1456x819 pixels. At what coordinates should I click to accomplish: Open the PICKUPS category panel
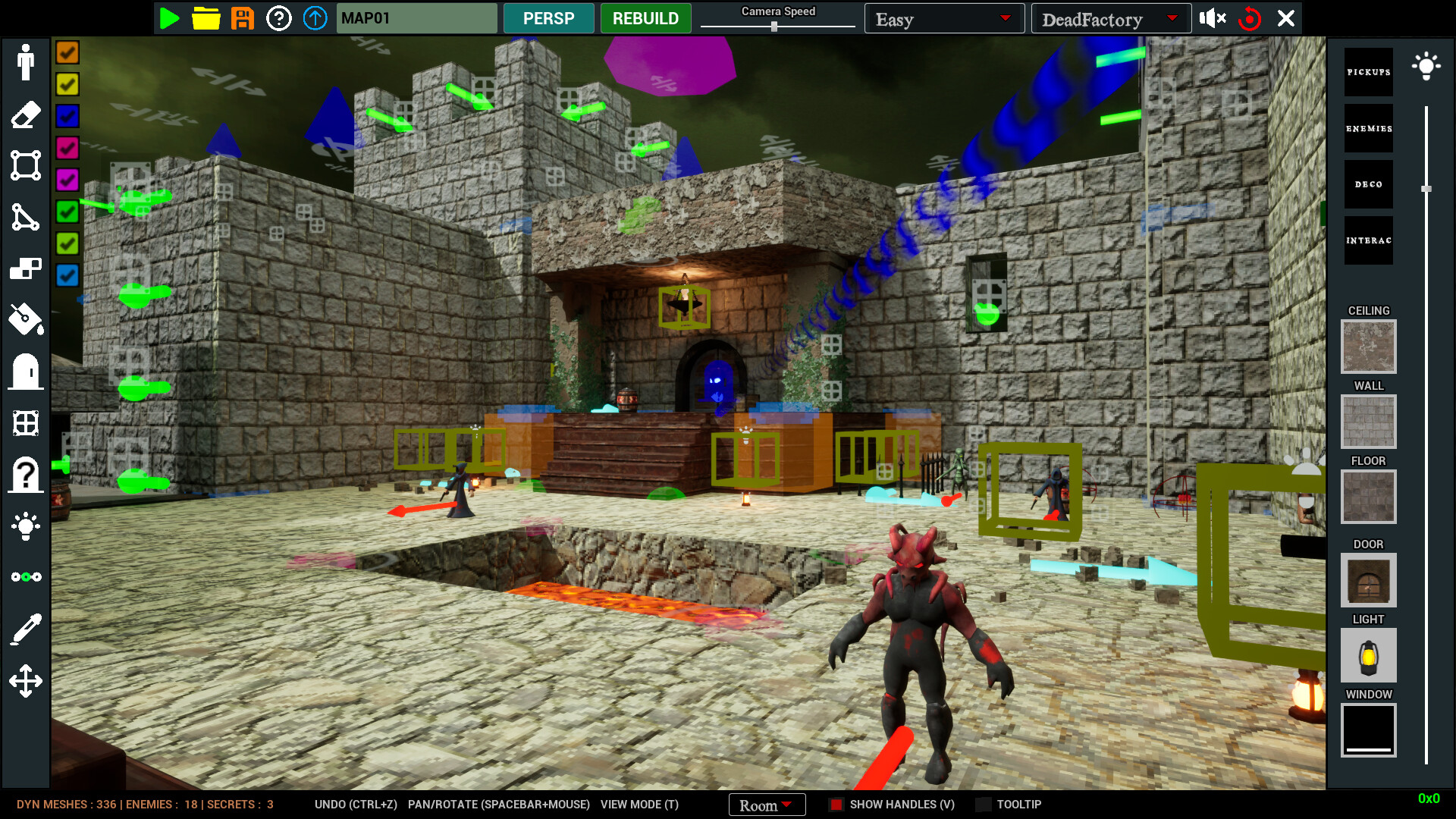click(x=1368, y=72)
